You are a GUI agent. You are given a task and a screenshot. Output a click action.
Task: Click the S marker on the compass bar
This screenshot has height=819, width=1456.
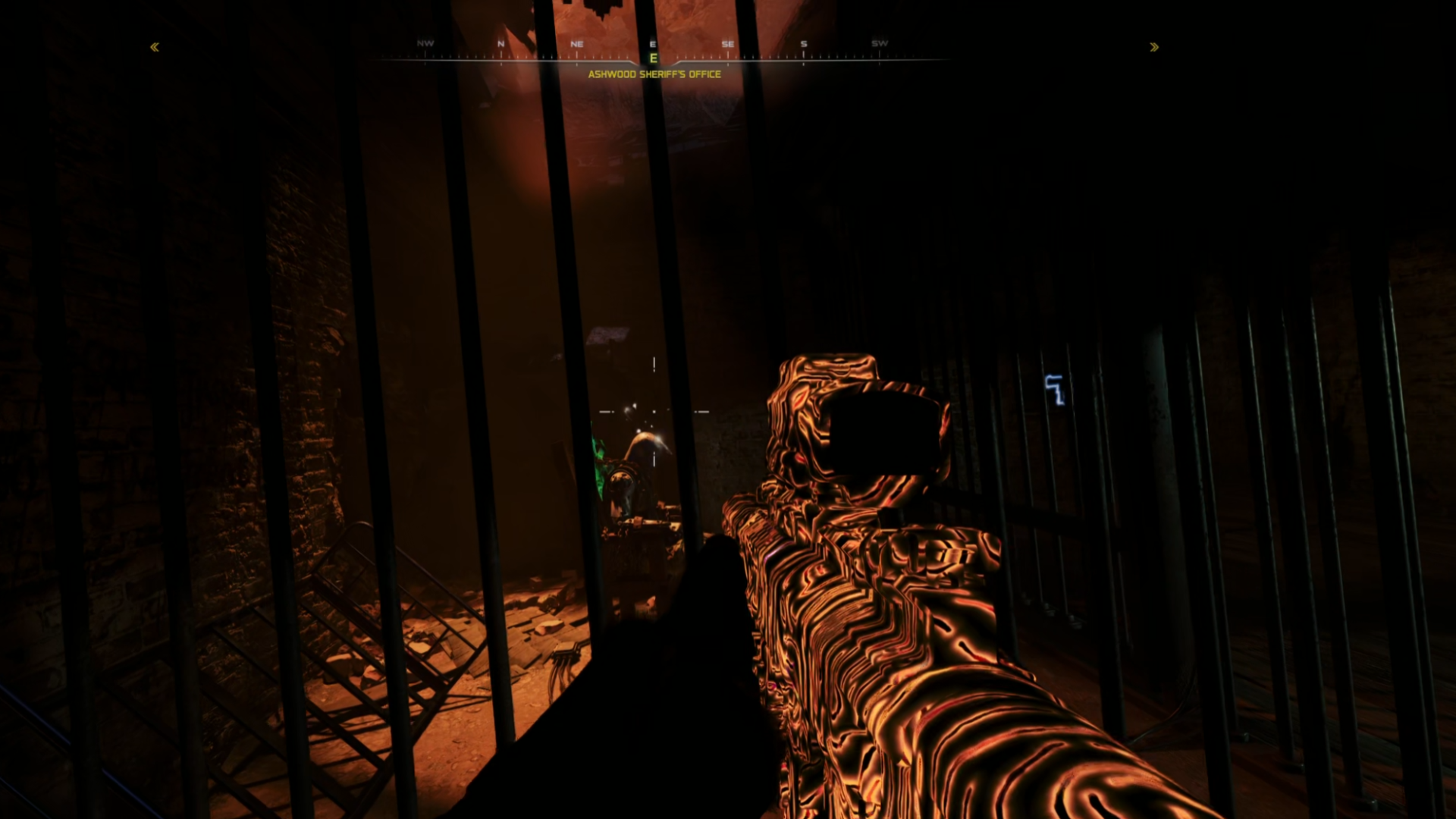click(803, 44)
